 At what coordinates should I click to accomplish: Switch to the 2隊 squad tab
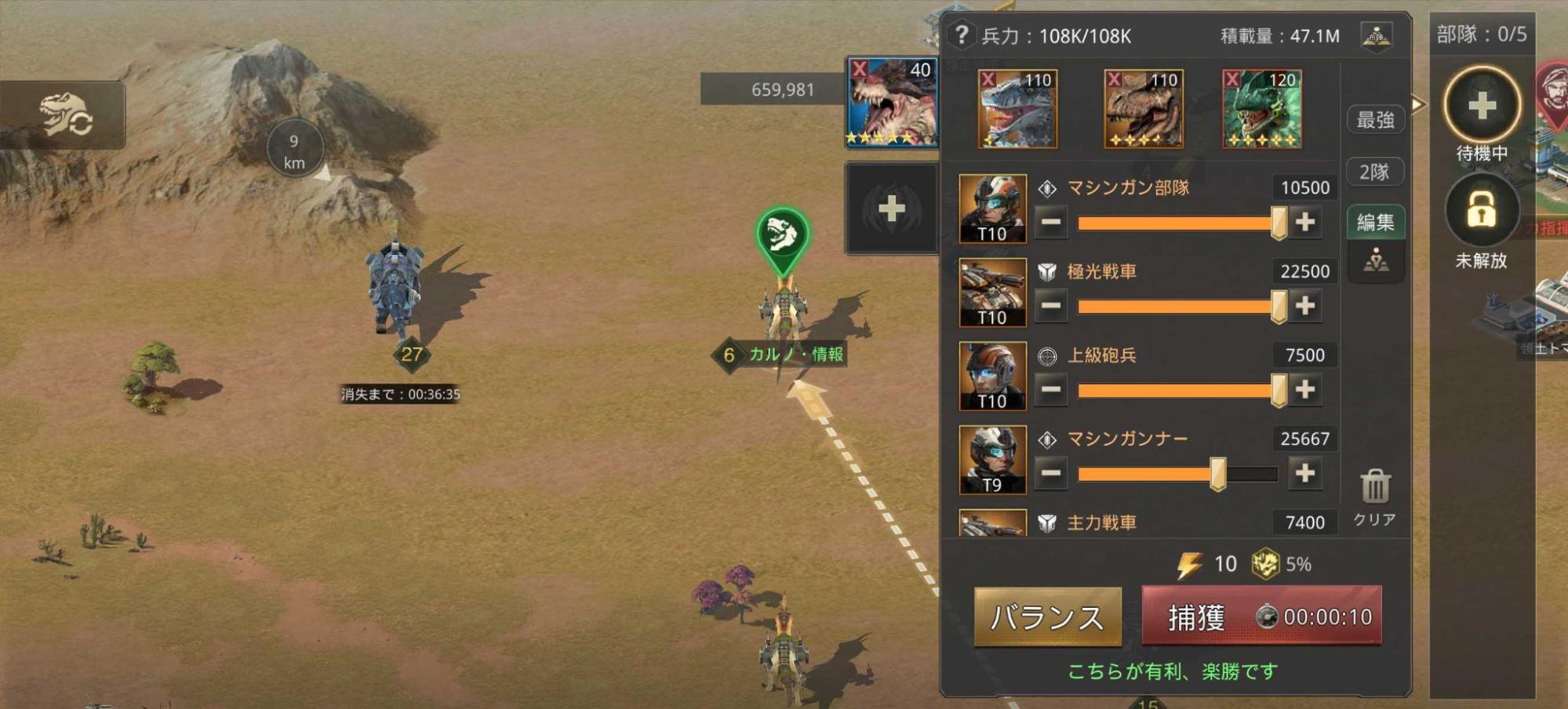(1375, 172)
